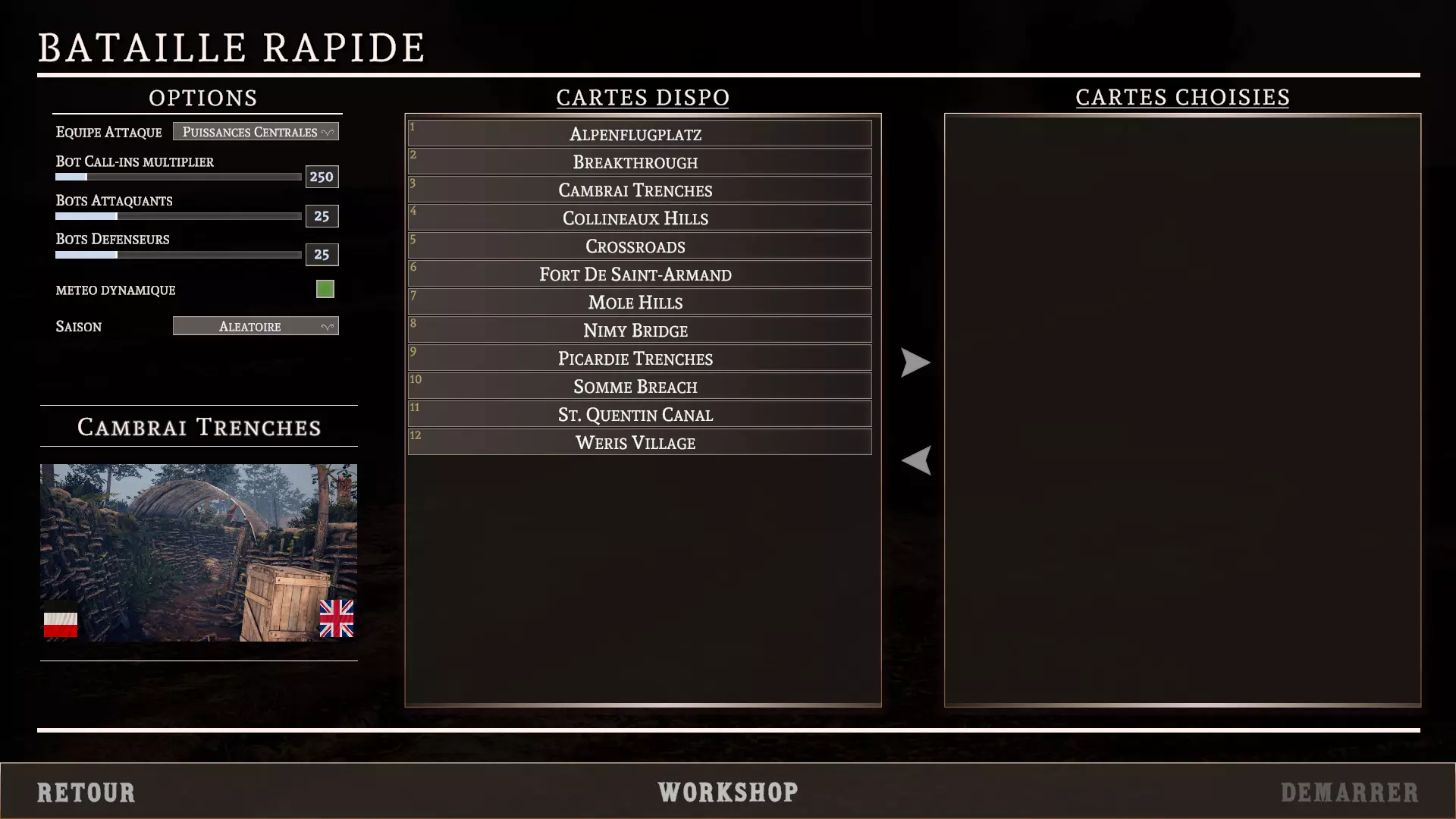Open the Workshop
1456x819 pixels.
(x=728, y=792)
